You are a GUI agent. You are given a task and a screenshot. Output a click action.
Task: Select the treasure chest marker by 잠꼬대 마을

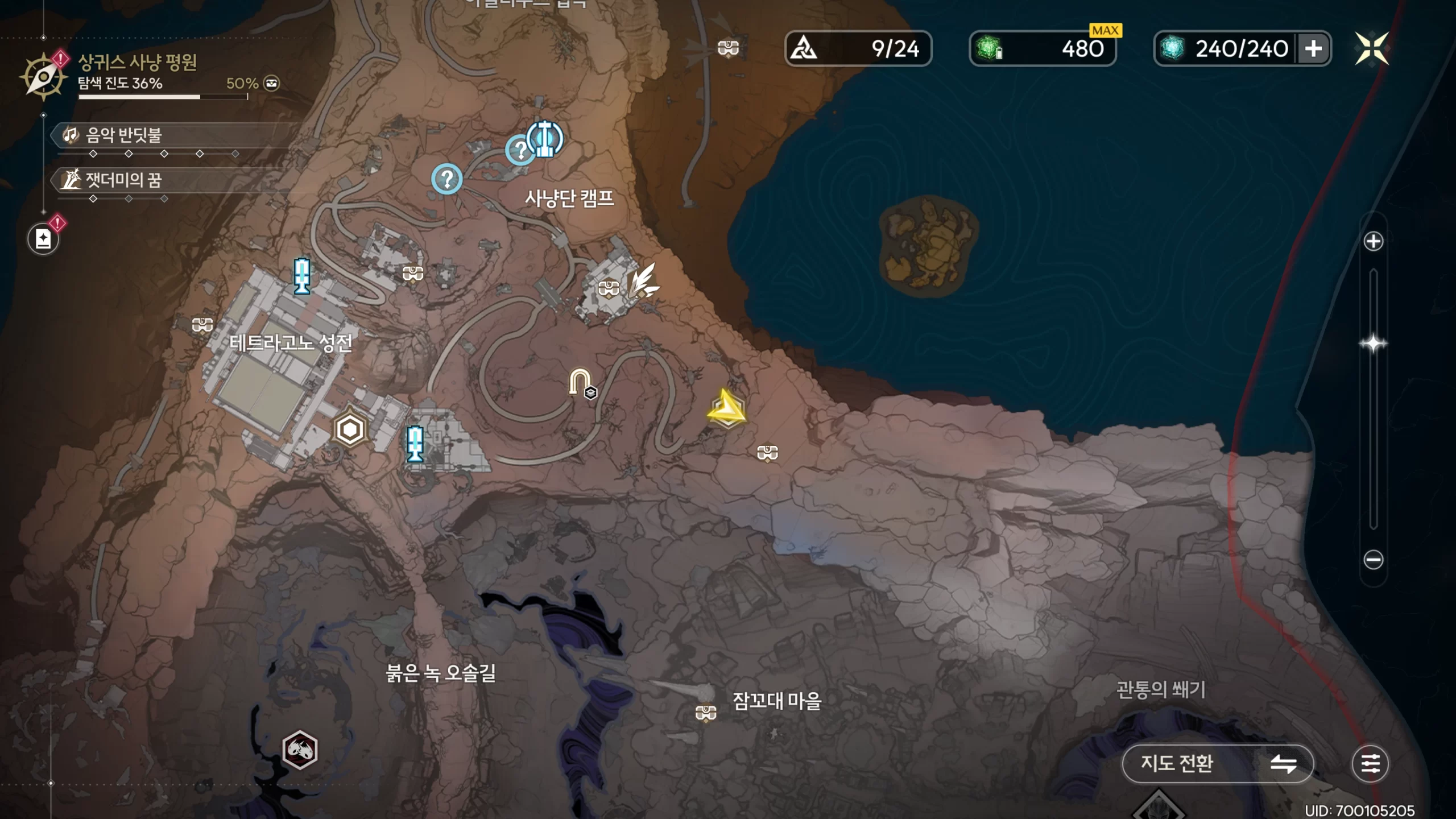706,712
